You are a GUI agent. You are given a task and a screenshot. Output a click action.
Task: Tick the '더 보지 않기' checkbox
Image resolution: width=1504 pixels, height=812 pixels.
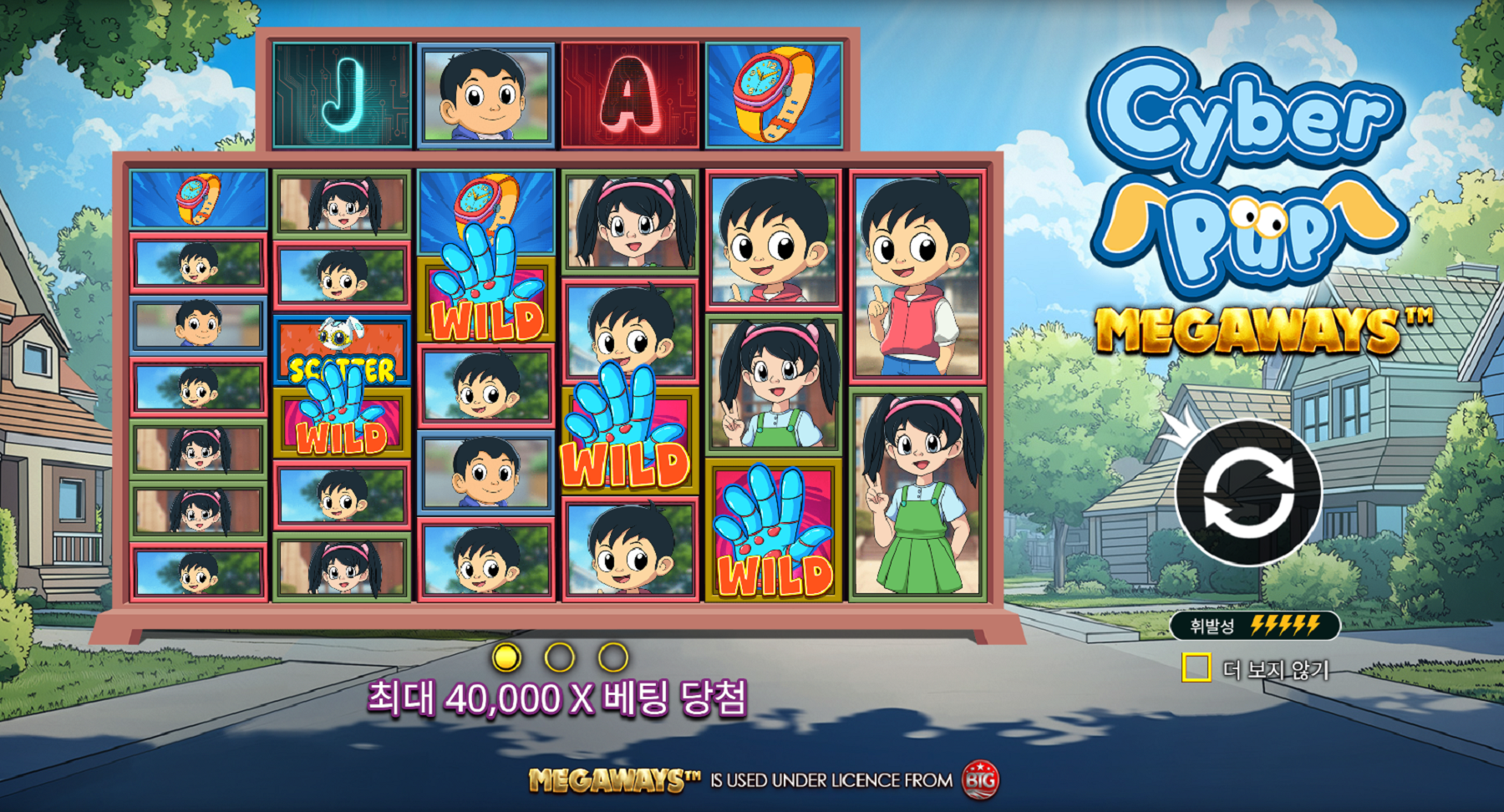[1197, 667]
